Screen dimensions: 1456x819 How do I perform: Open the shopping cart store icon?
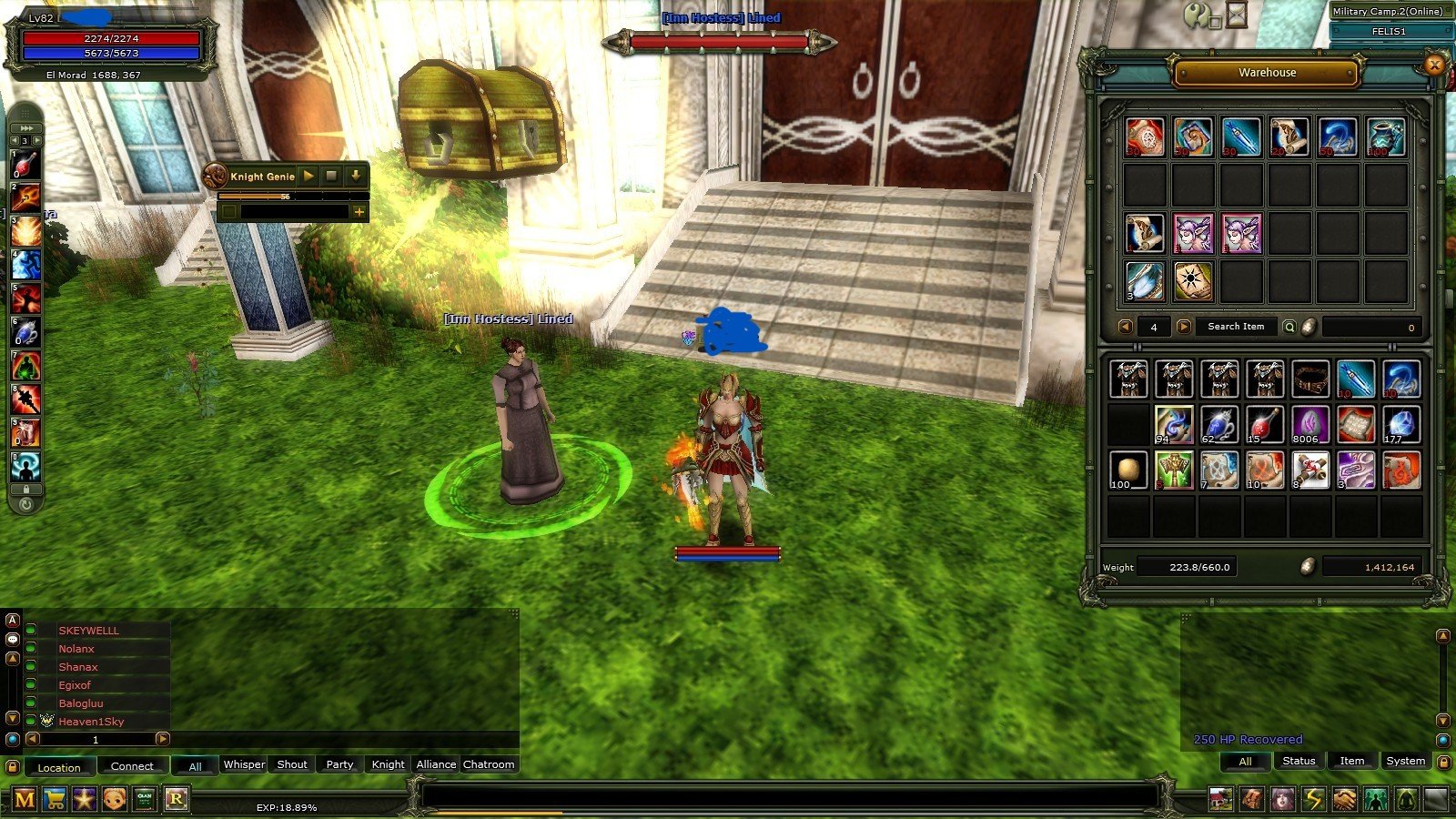[x=55, y=800]
